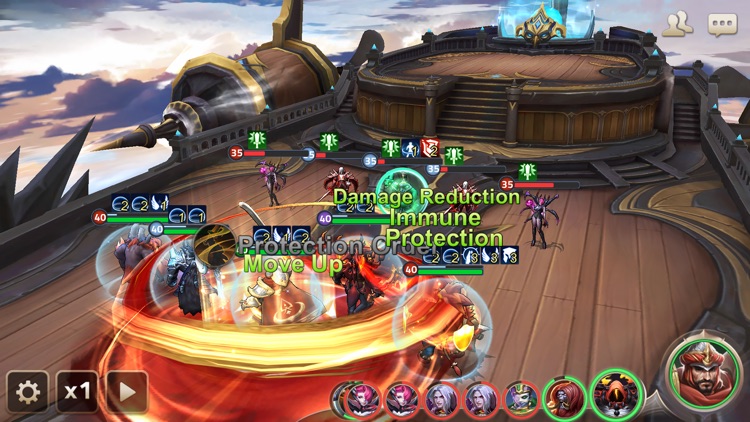The width and height of the screenshot is (750, 422).
Task: Select the large turbaned bearded hero portrait
Action: 704,372
